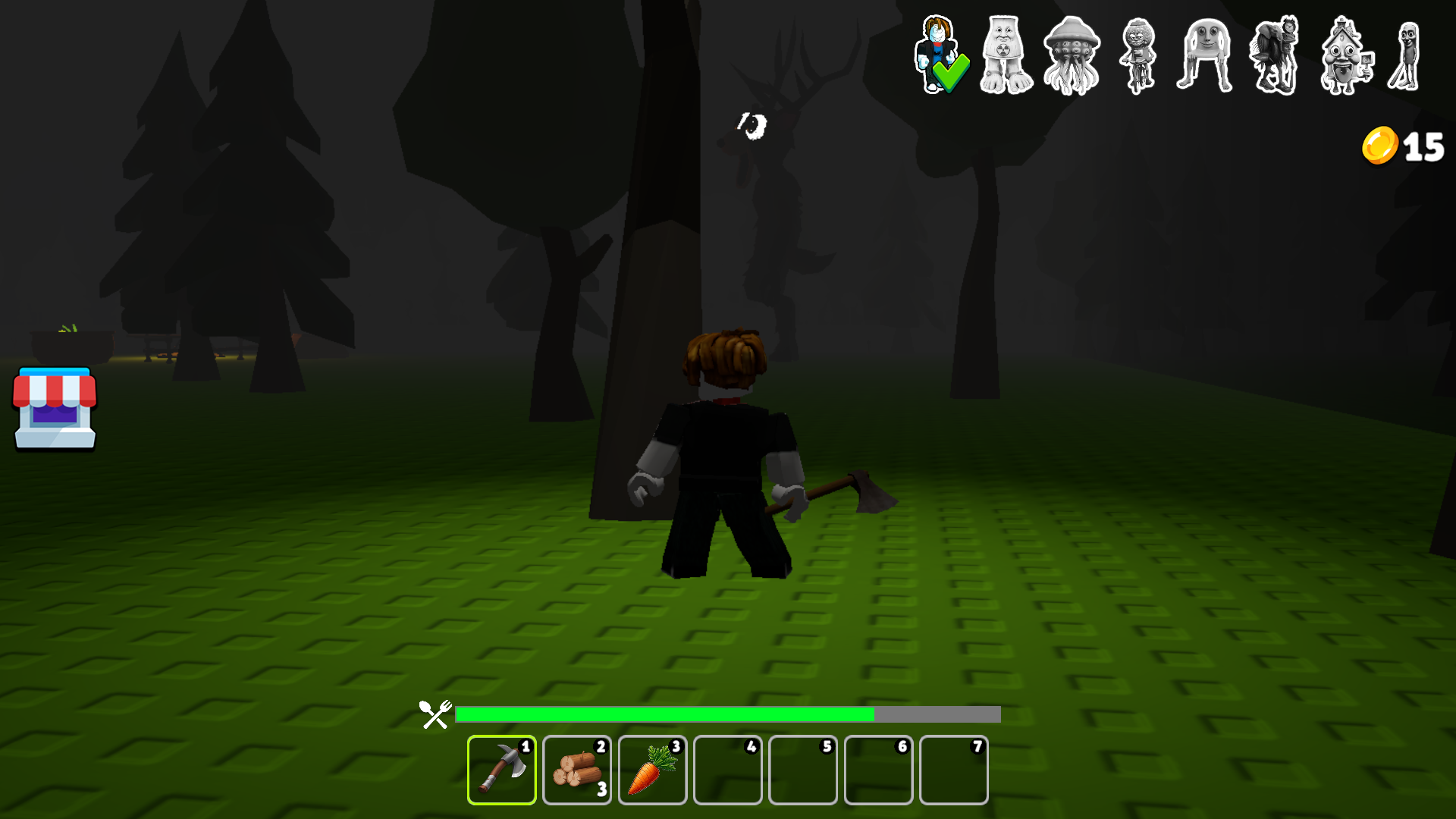The width and height of the screenshot is (1456, 819).
Task: Select the axe in hotbar slot 1
Action: 501,770
